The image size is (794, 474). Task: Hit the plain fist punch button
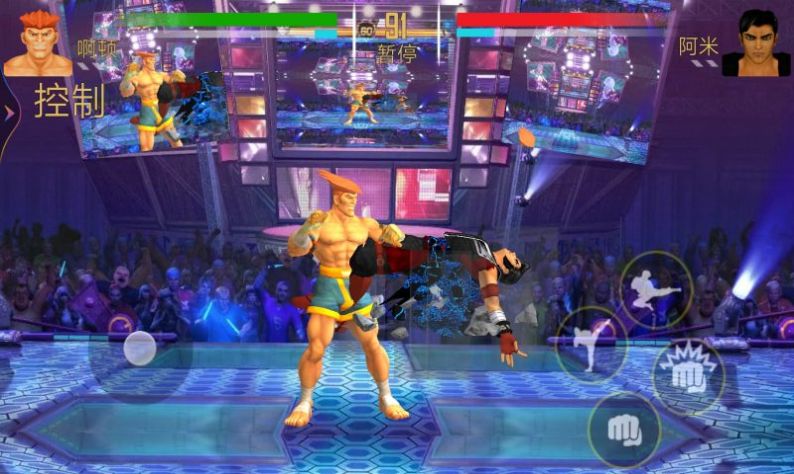pyautogui.click(x=625, y=429)
